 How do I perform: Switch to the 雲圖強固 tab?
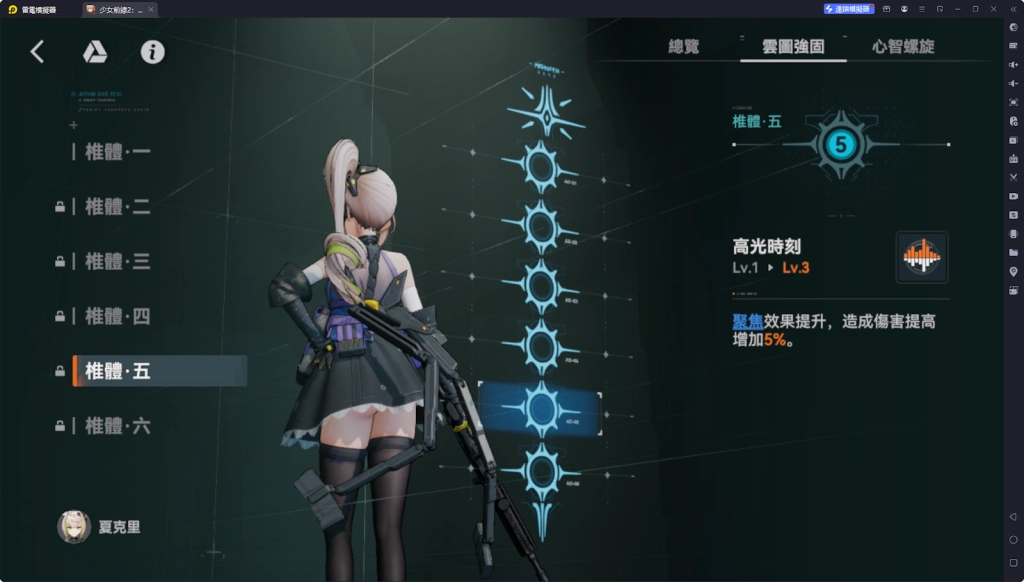793,46
